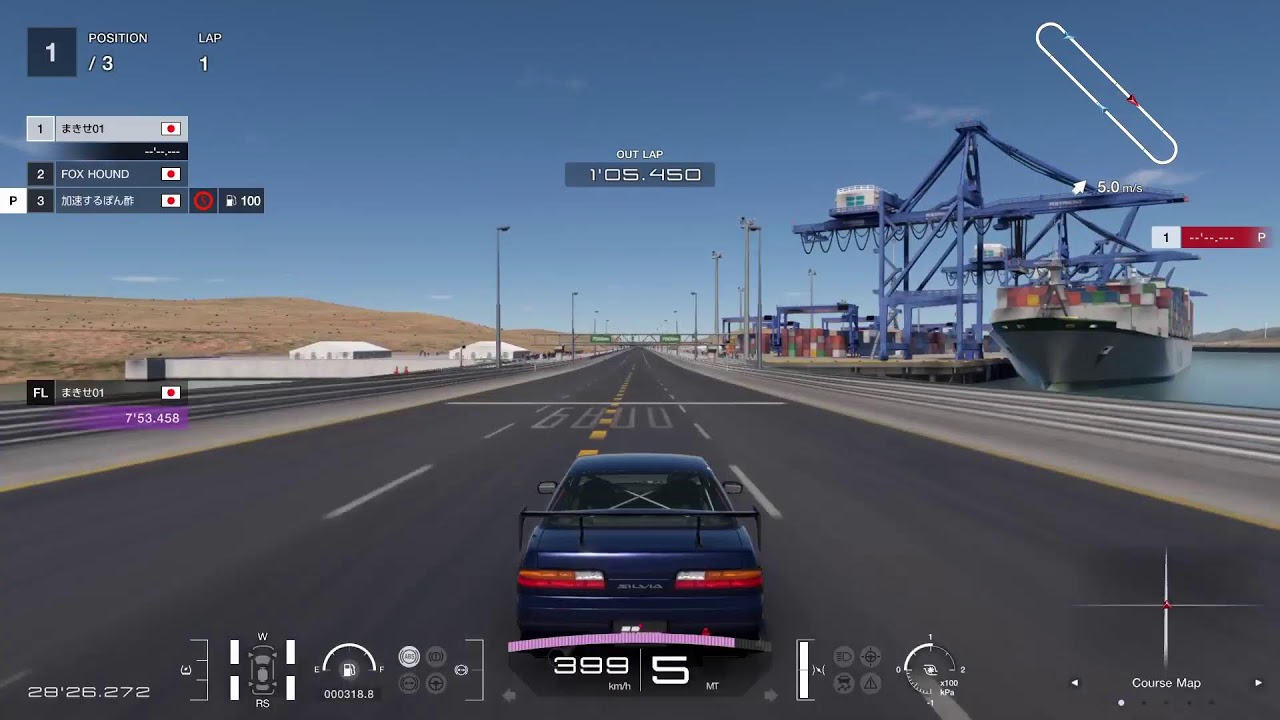The width and height of the screenshot is (1280, 720).
Task: Click the turbo boost pressure gauge
Action: click(x=929, y=670)
